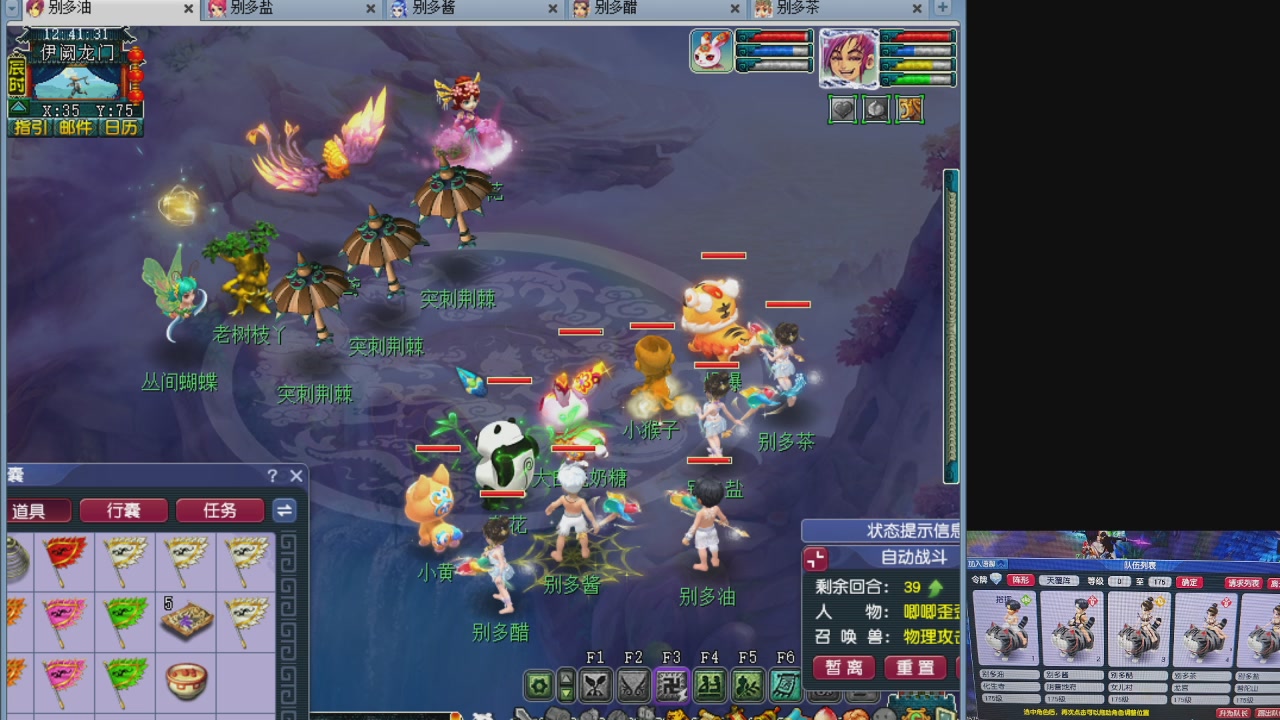
Task: Toggle the green down arrow skill-page switch
Action: pos(566,694)
